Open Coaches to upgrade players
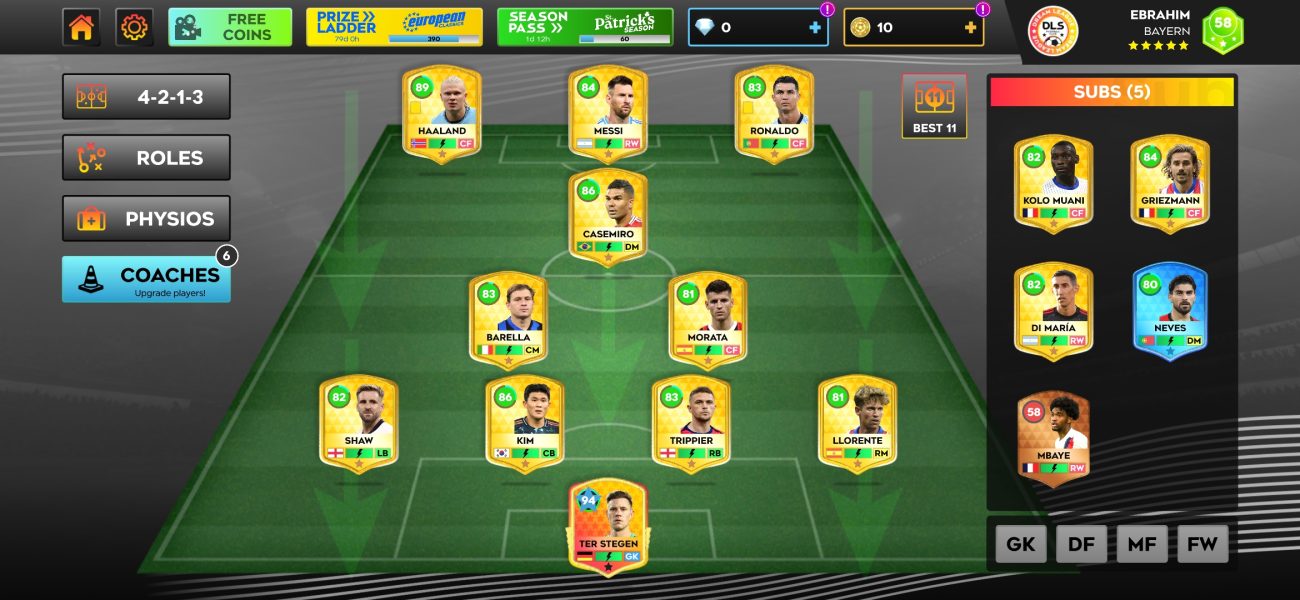Viewport: 1300px width, 600px height. pyautogui.click(x=146, y=280)
